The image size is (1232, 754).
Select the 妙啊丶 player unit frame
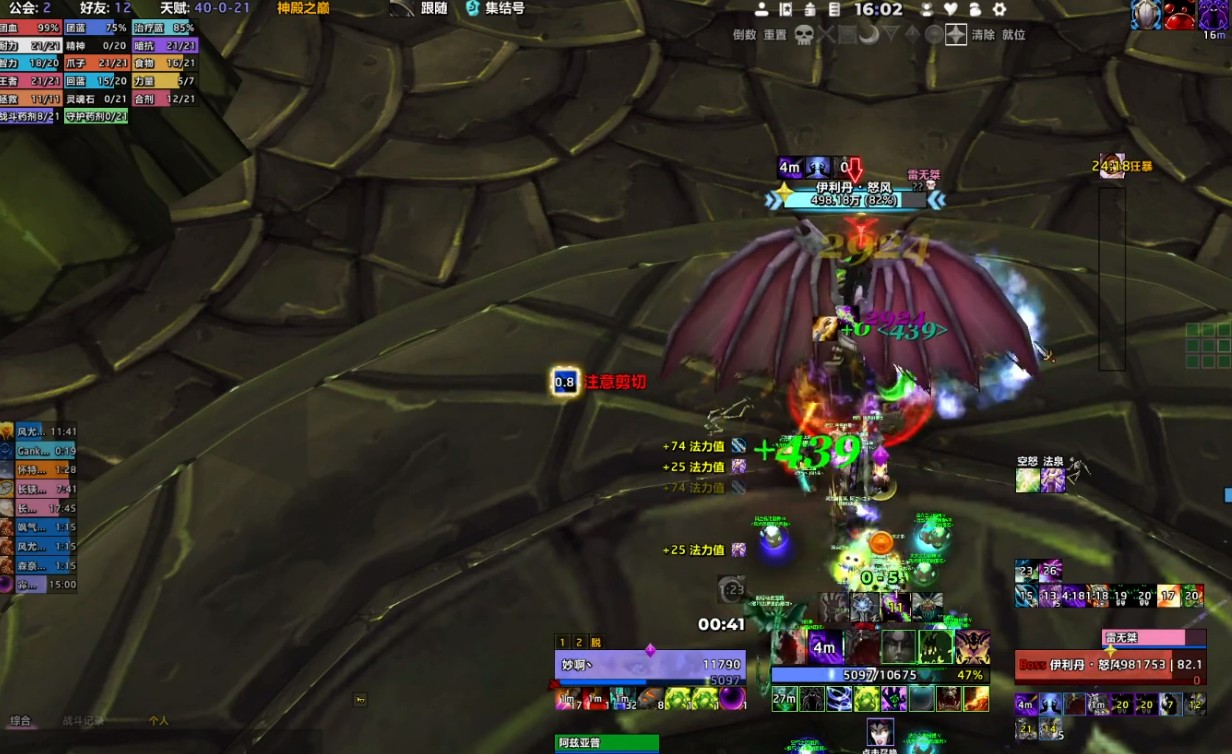[x=650, y=665]
